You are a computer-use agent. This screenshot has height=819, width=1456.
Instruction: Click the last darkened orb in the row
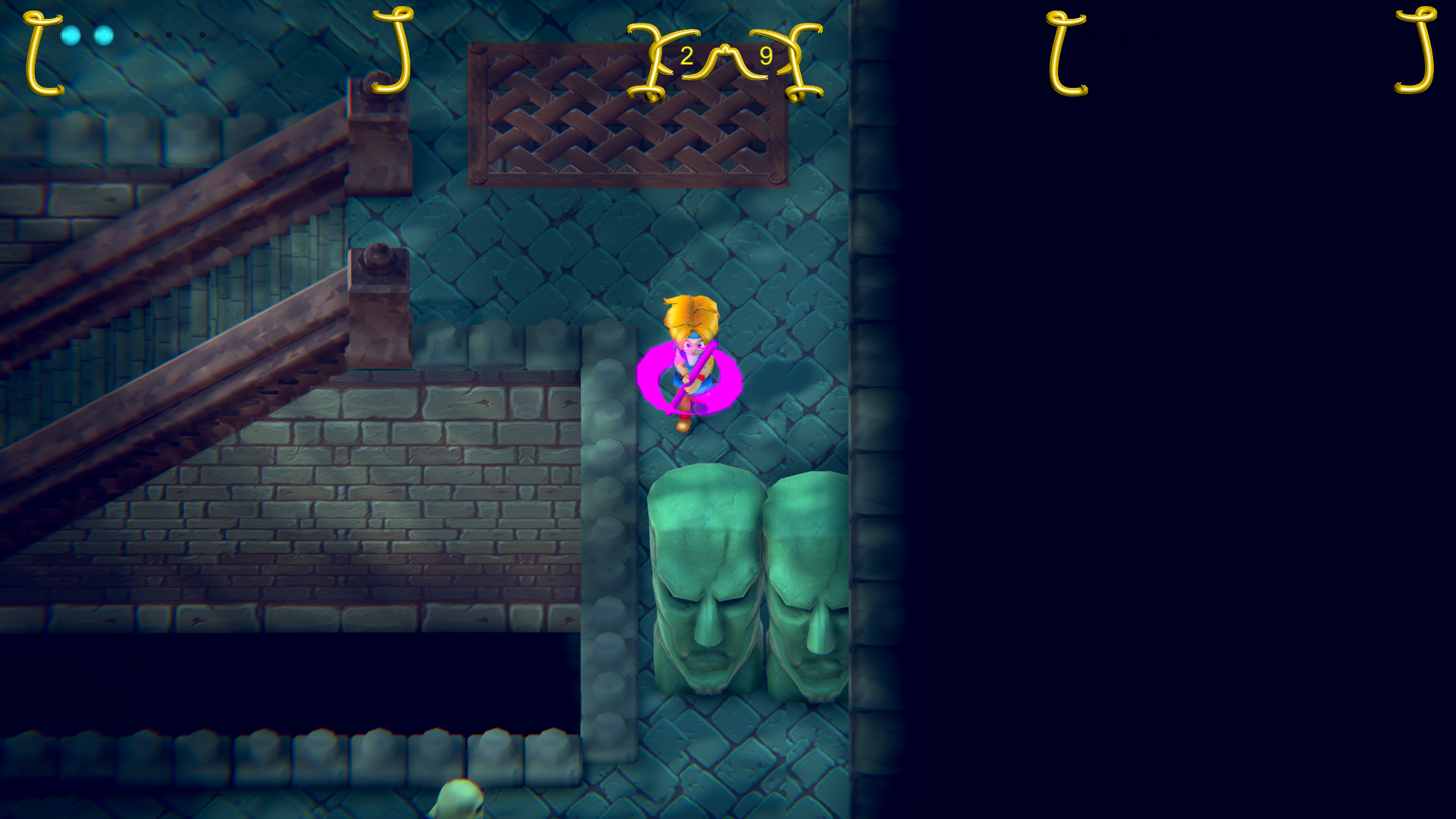tap(201, 35)
